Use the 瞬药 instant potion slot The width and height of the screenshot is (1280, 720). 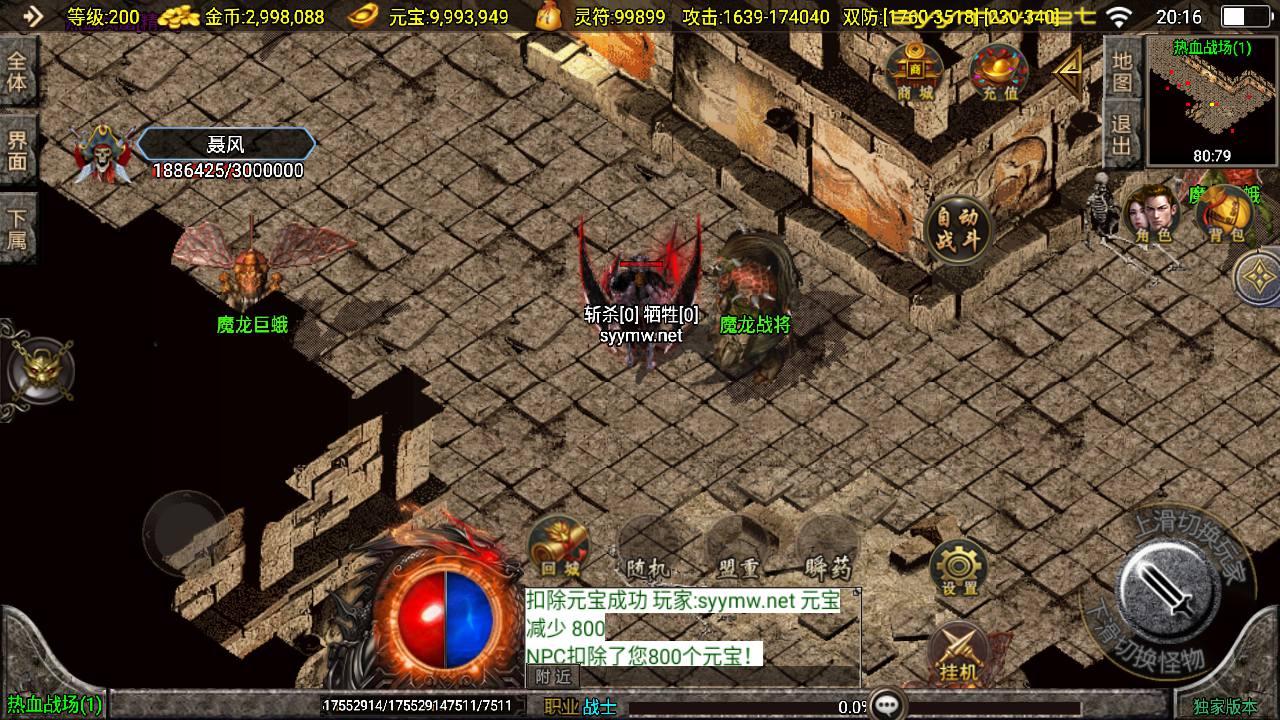(827, 547)
